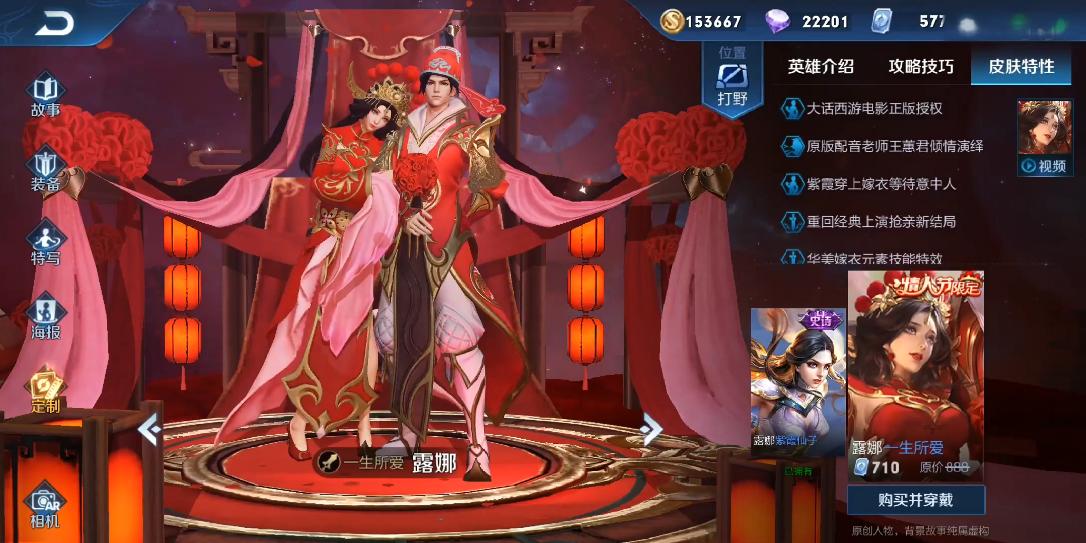Select the 紫霞仙子 skin card

798,381
